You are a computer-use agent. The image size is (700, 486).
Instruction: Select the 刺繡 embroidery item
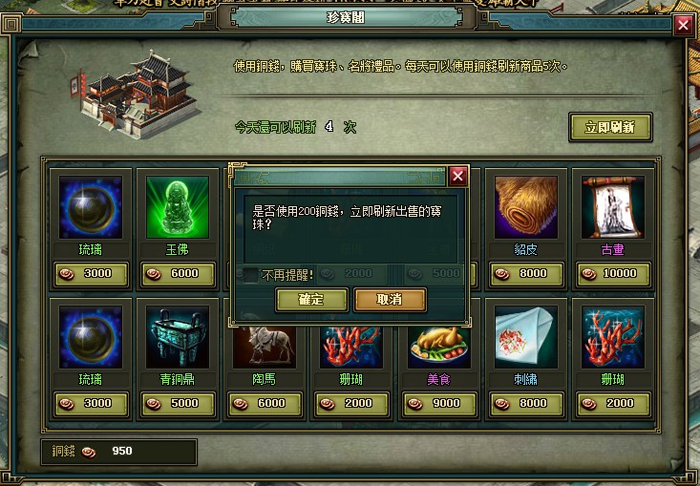(525, 336)
